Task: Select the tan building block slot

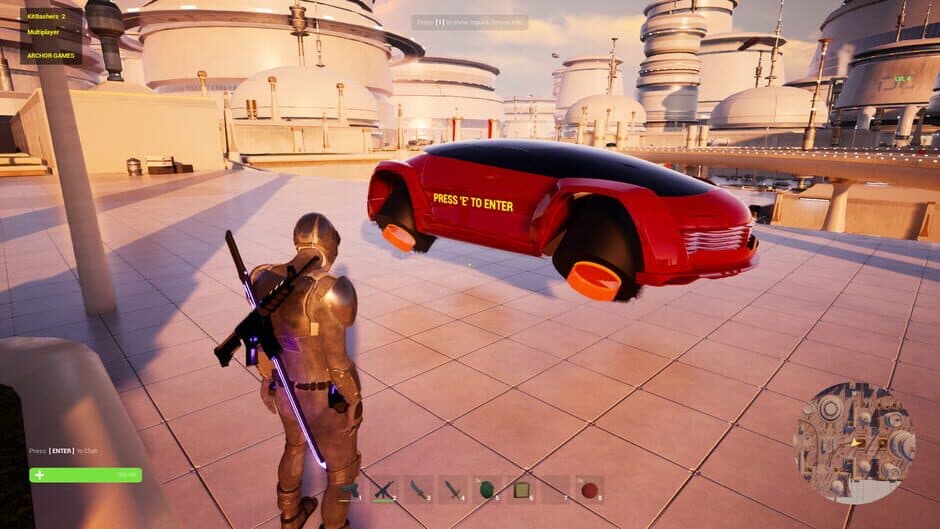Action: tap(522, 490)
